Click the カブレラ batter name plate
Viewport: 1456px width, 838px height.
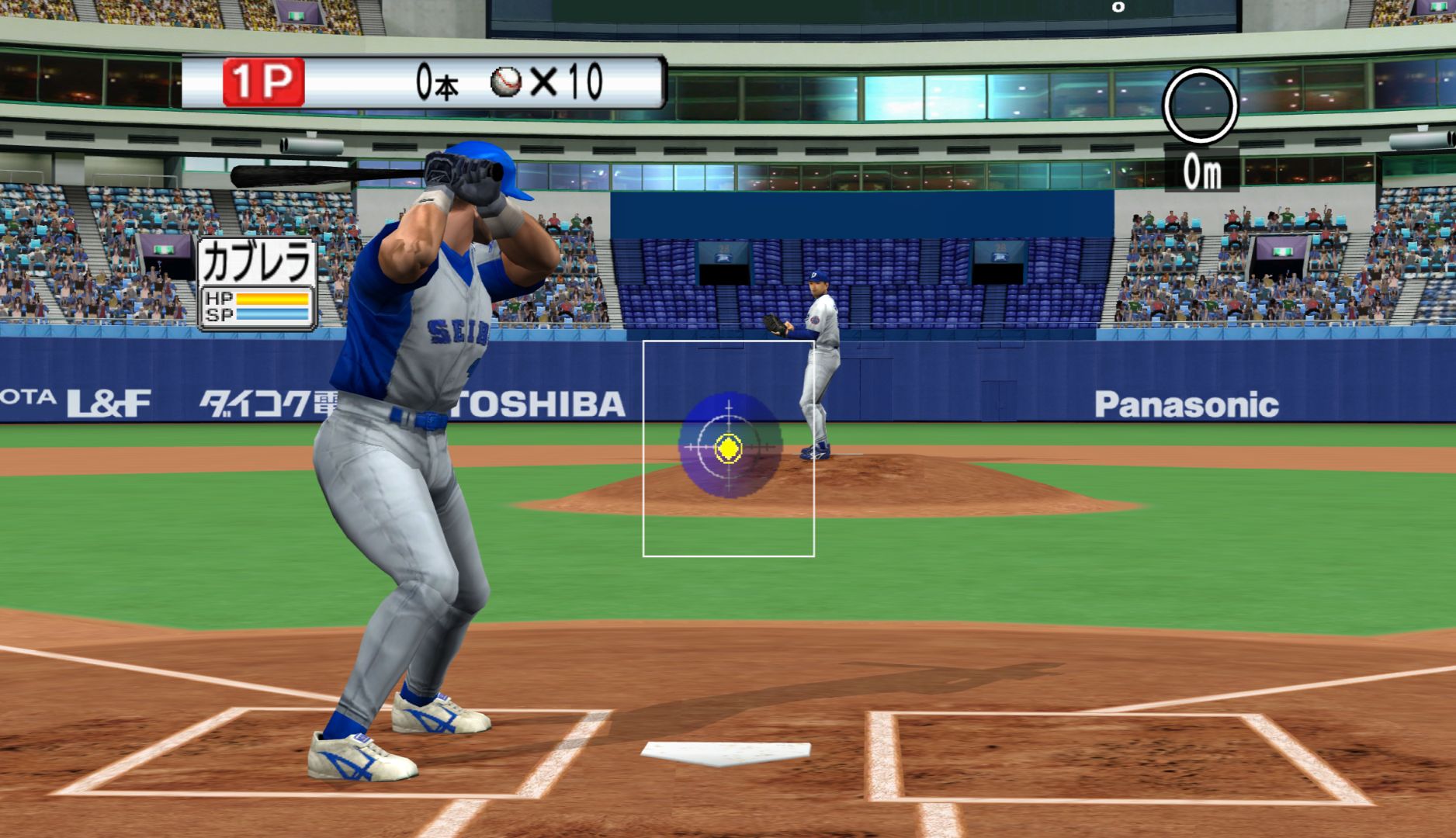(257, 264)
